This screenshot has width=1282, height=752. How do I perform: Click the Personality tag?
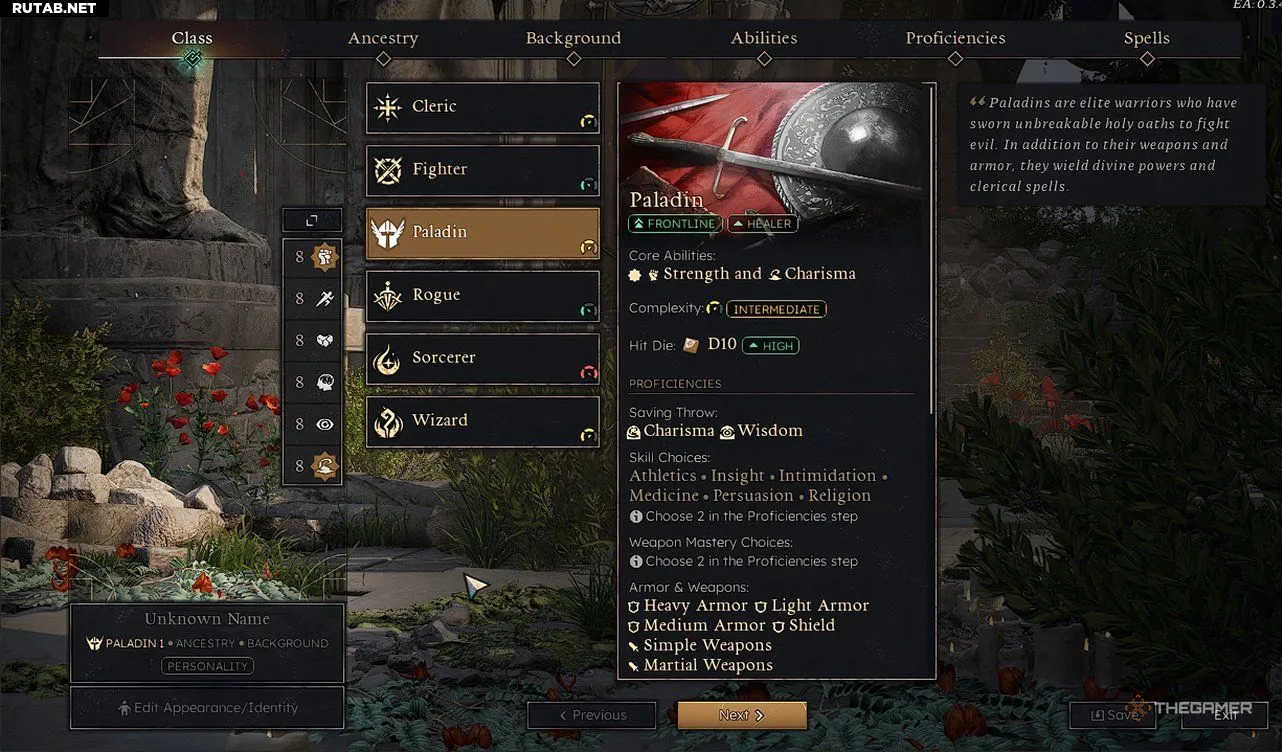(208, 666)
